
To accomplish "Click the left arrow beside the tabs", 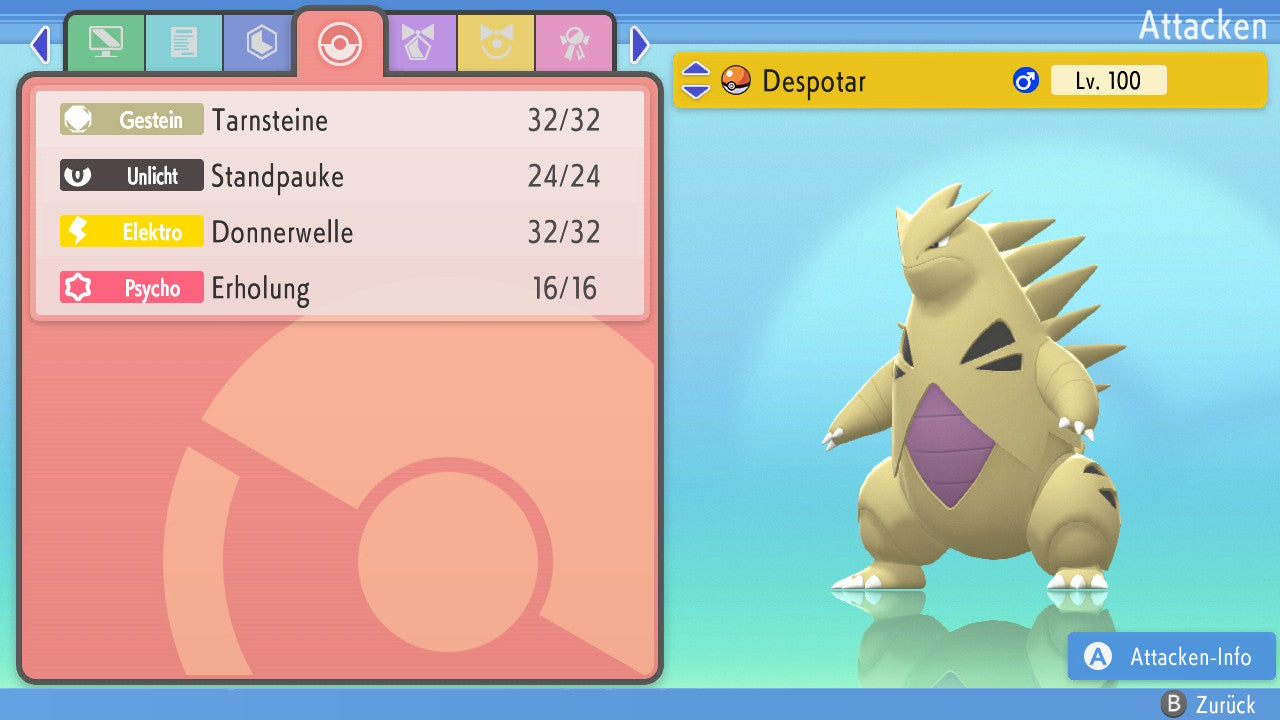I will tap(40, 44).
